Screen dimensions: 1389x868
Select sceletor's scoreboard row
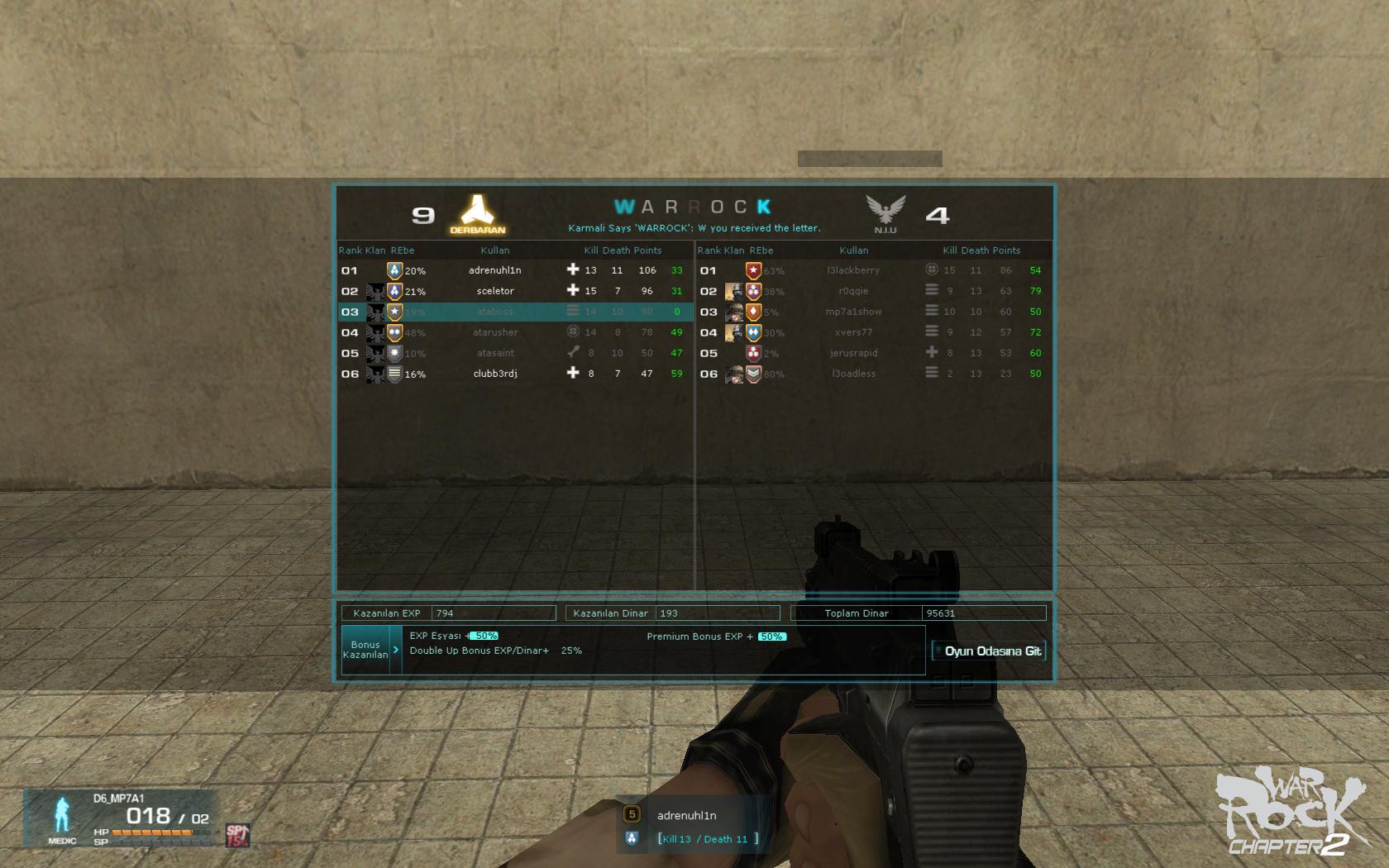pos(495,291)
